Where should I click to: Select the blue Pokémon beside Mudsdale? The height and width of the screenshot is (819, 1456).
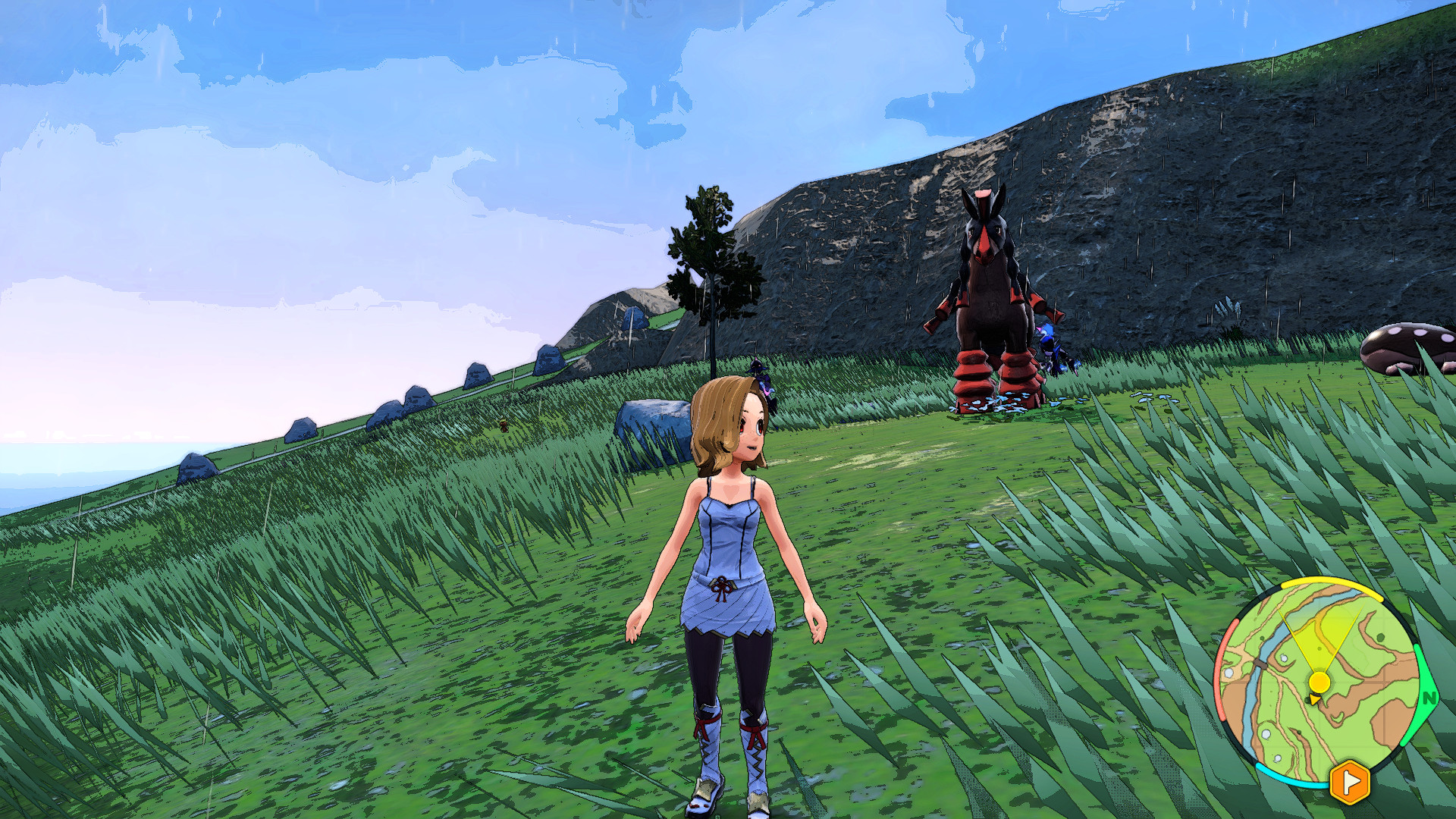point(1050,341)
